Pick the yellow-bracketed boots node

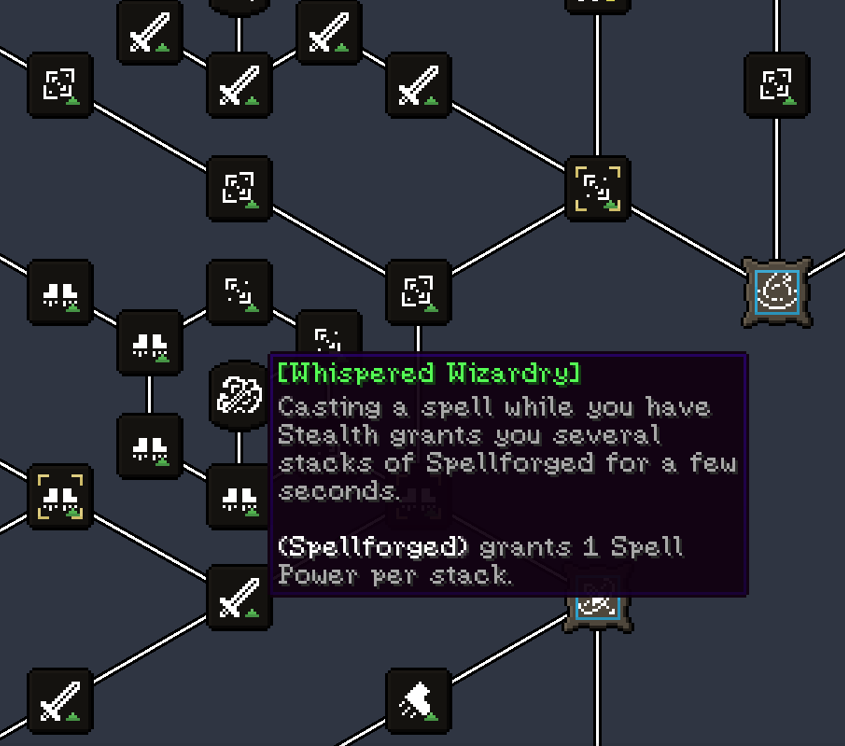click(60, 496)
